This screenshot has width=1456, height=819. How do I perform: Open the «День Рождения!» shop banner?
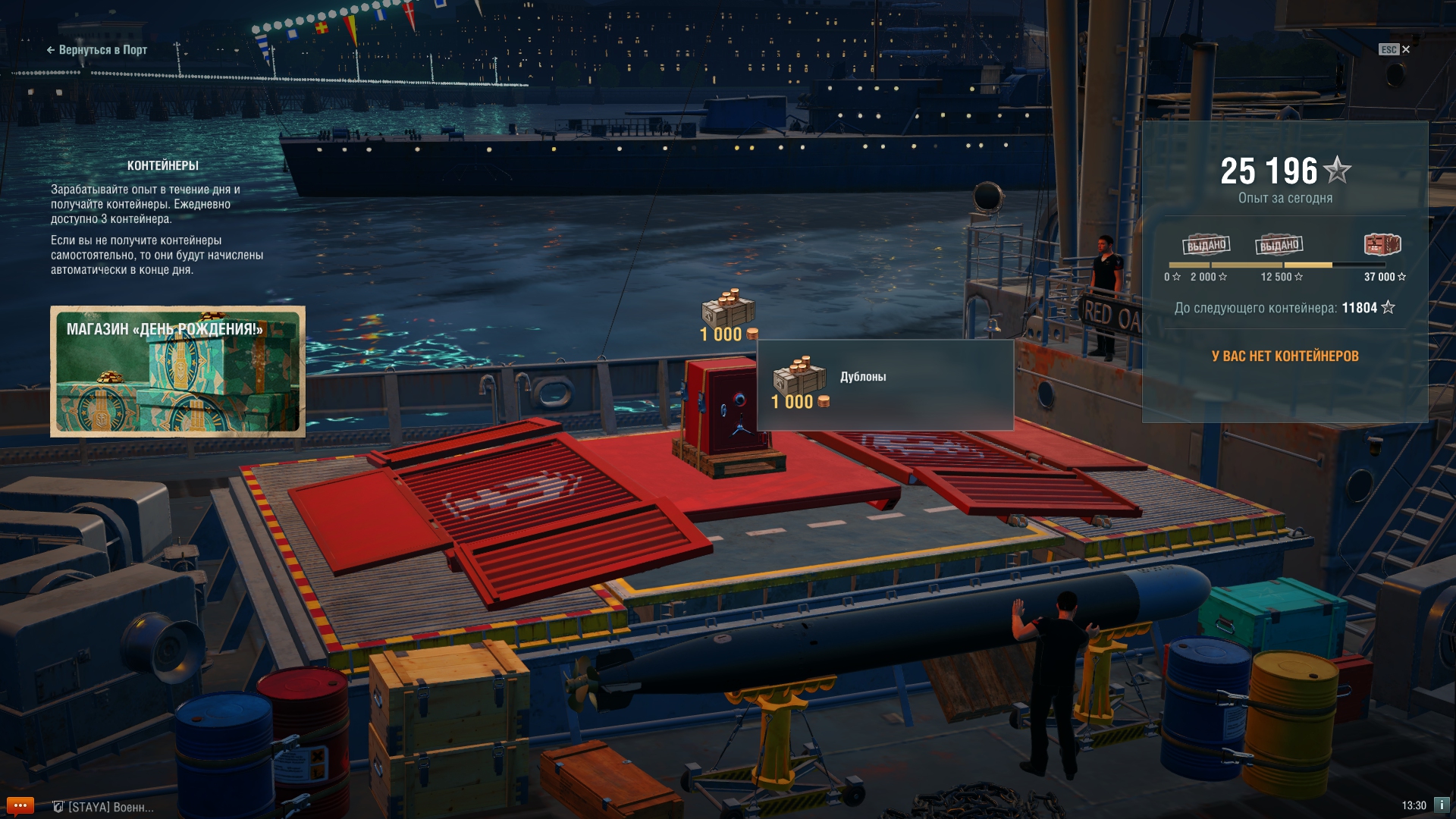tap(177, 372)
